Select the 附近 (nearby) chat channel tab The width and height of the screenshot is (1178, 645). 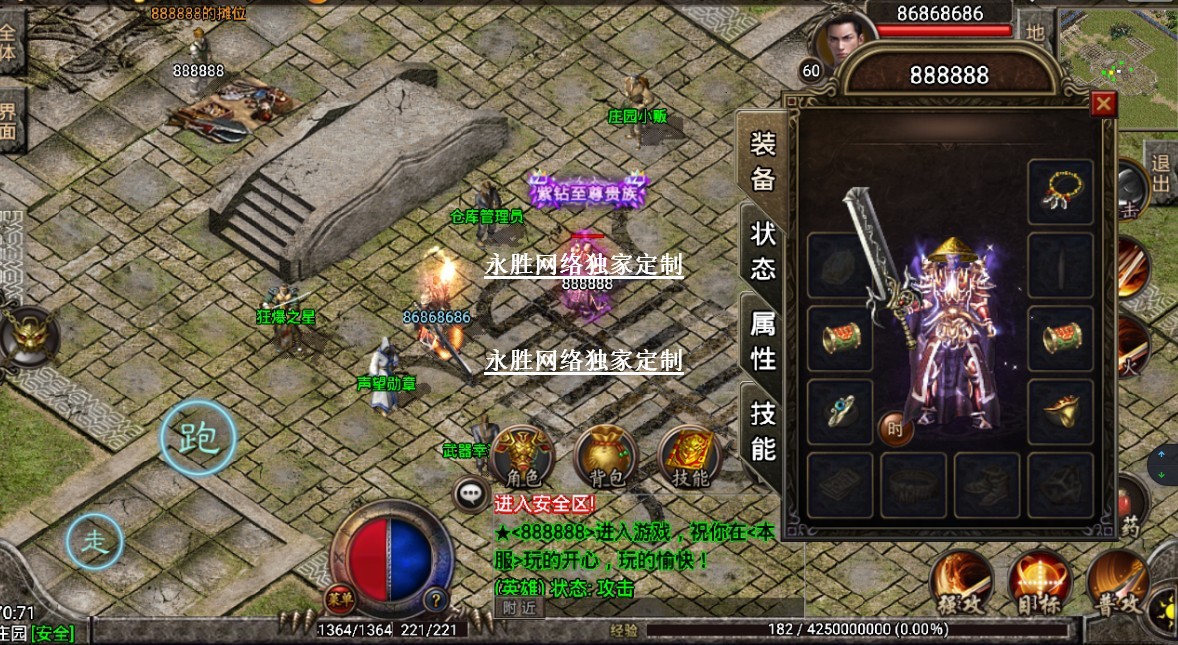[x=519, y=607]
